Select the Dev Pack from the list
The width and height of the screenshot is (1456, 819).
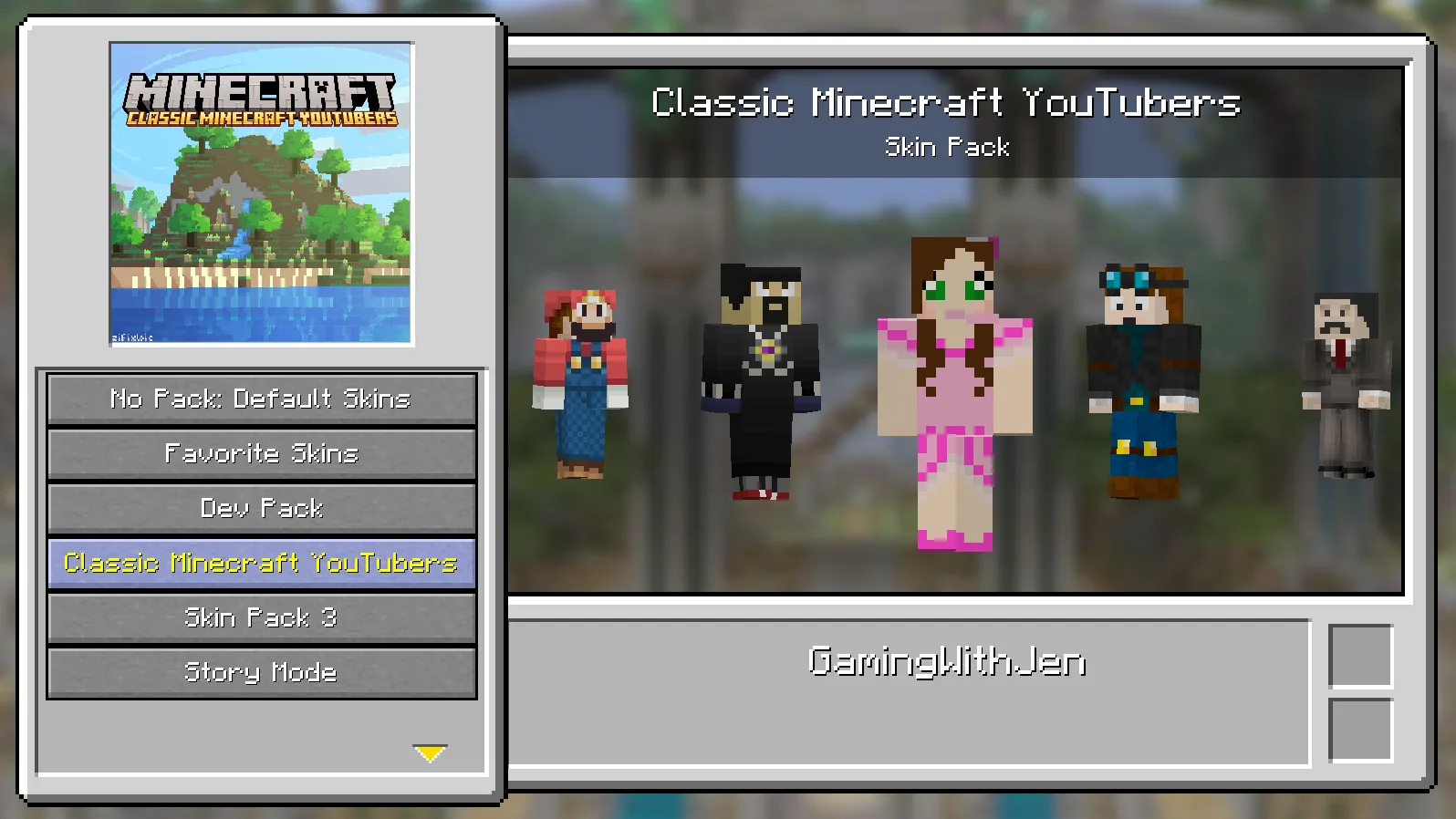tap(260, 508)
